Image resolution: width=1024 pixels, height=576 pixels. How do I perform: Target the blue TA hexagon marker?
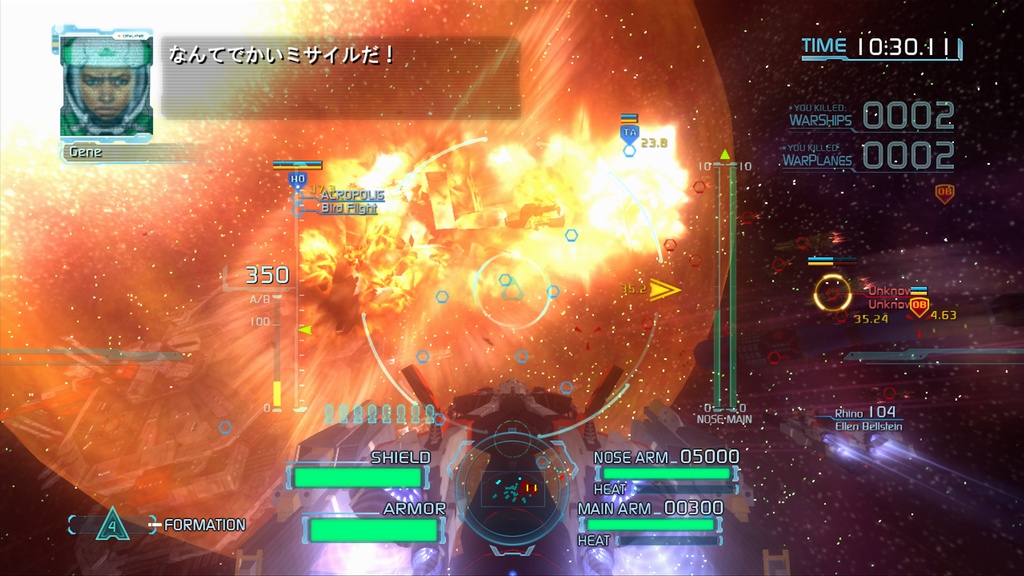[x=629, y=132]
